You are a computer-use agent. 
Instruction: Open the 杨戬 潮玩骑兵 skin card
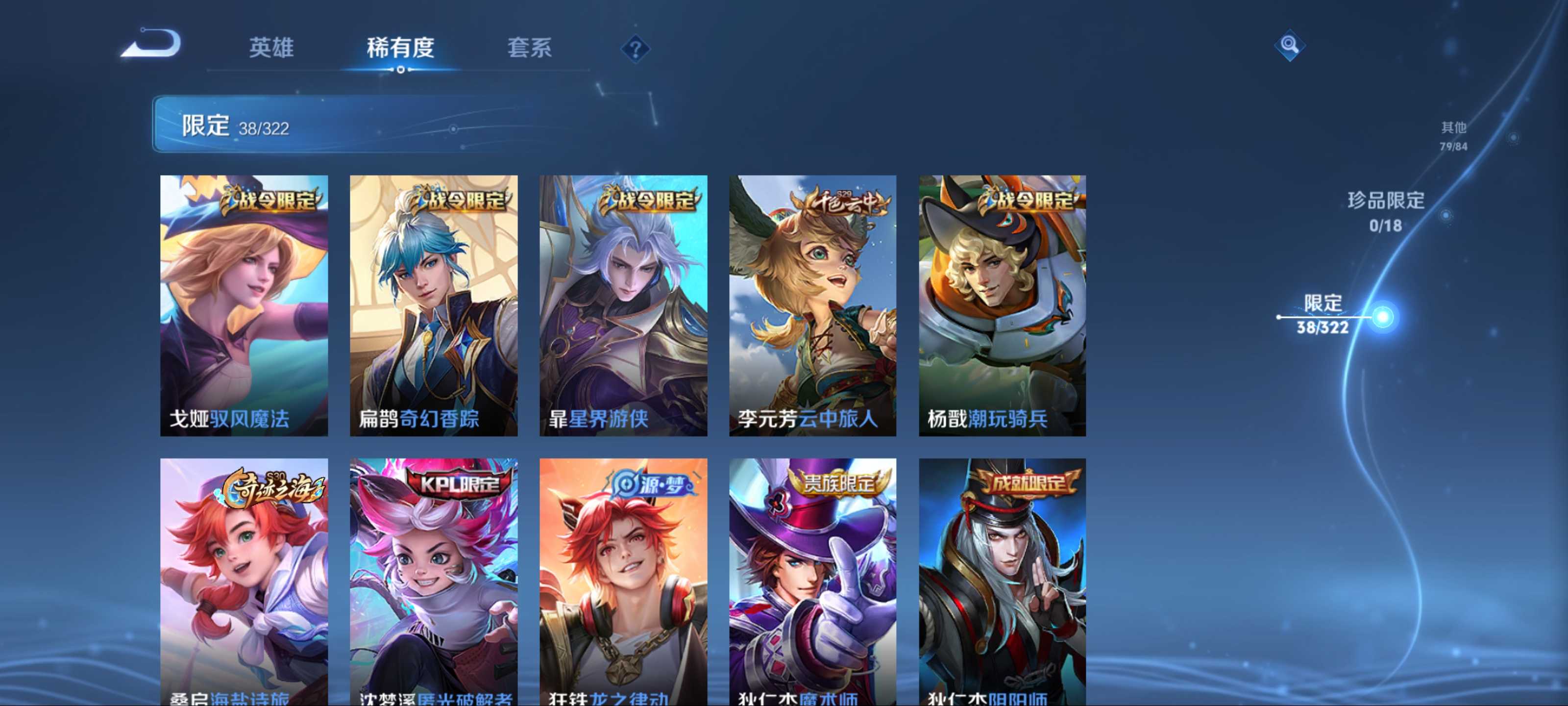click(x=1002, y=305)
